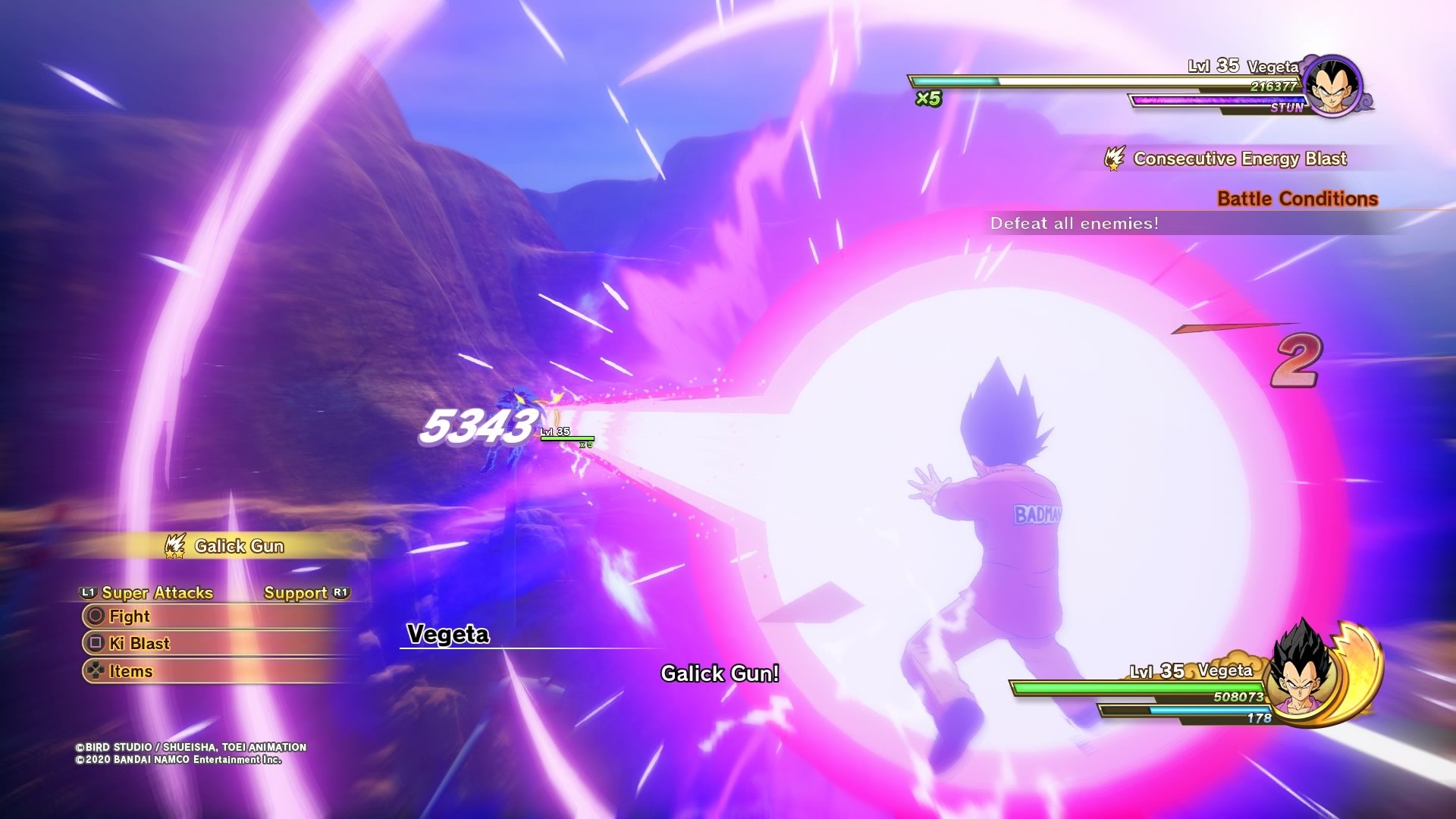This screenshot has width=1456, height=819.
Task: Select the Galick Gun attack banner
Action: click(238, 546)
